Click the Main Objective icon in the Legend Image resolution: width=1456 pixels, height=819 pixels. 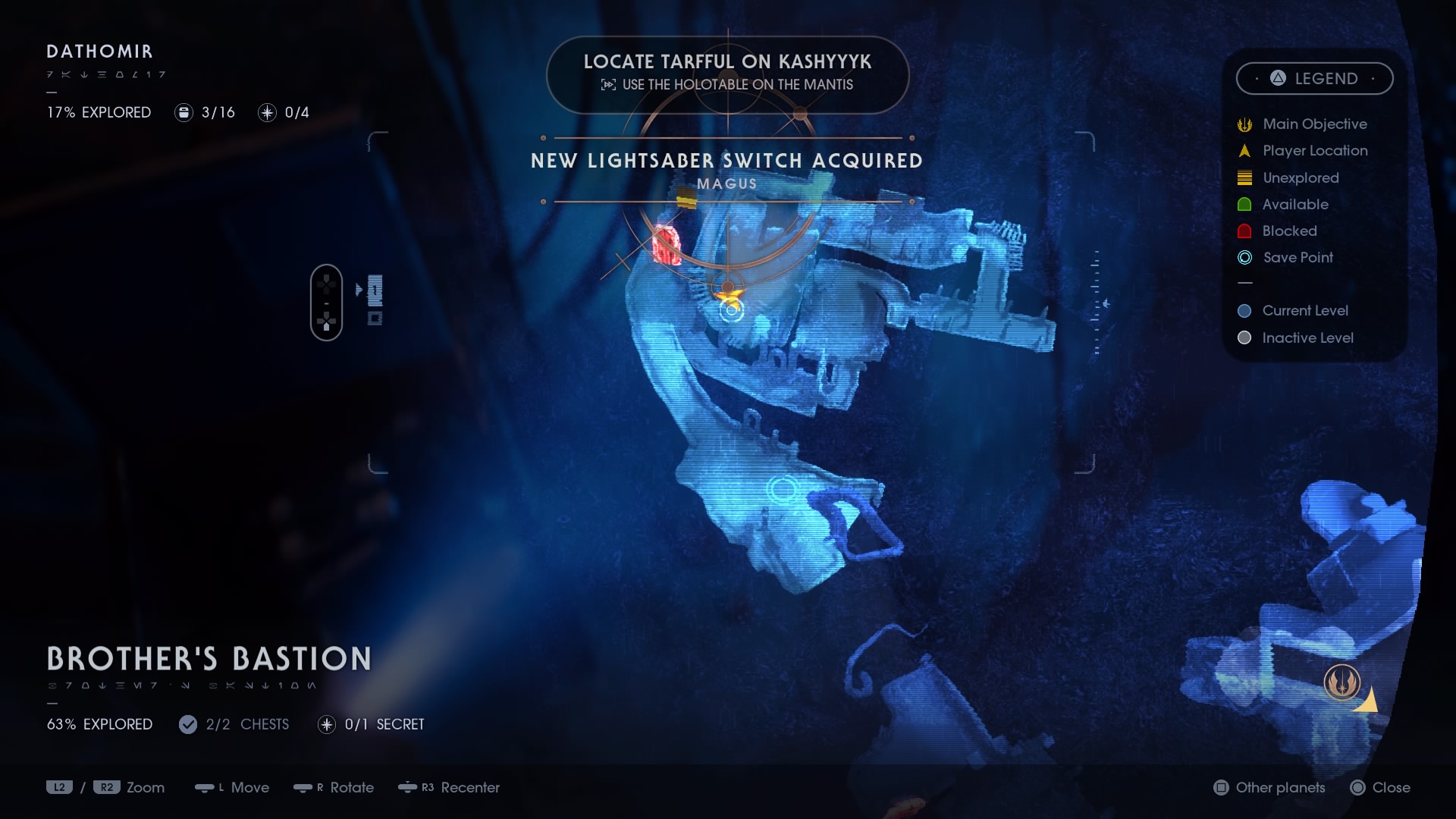(x=1244, y=124)
